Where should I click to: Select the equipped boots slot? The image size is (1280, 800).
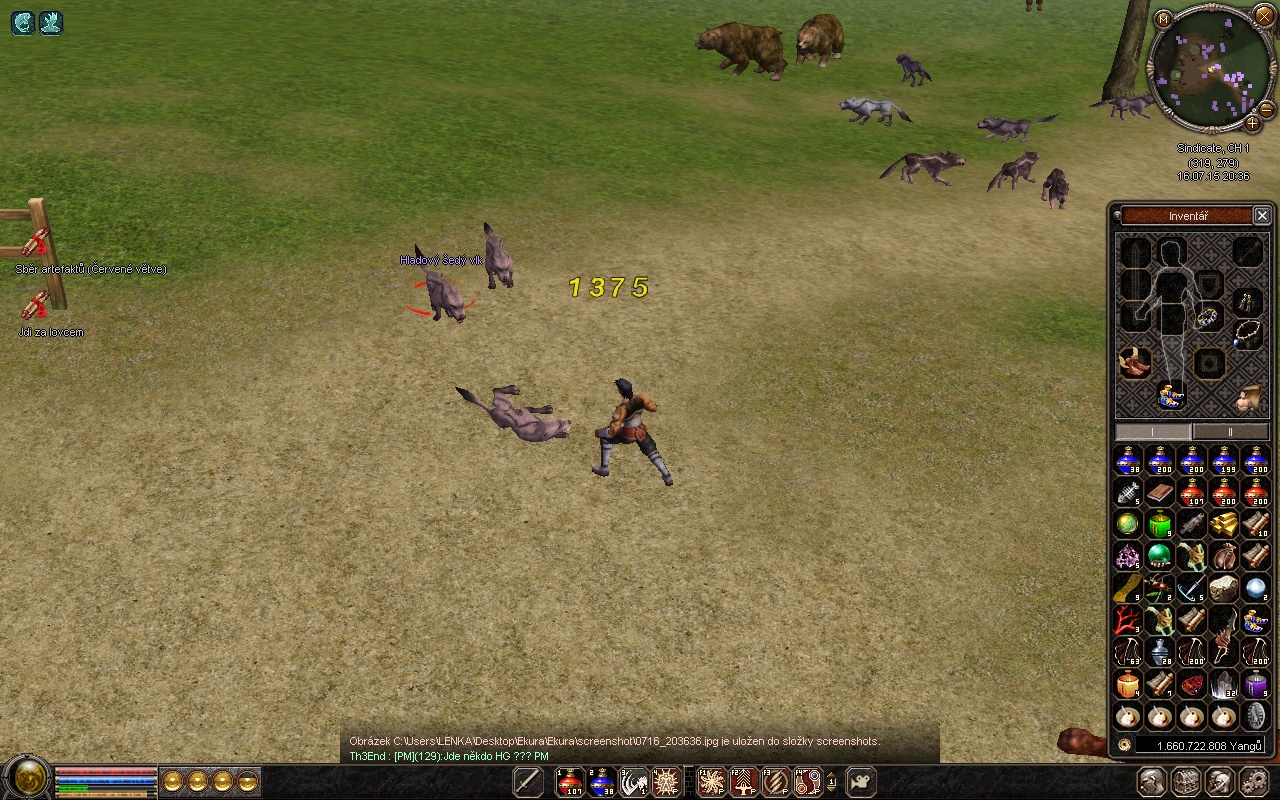pyautogui.click(x=1134, y=362)
